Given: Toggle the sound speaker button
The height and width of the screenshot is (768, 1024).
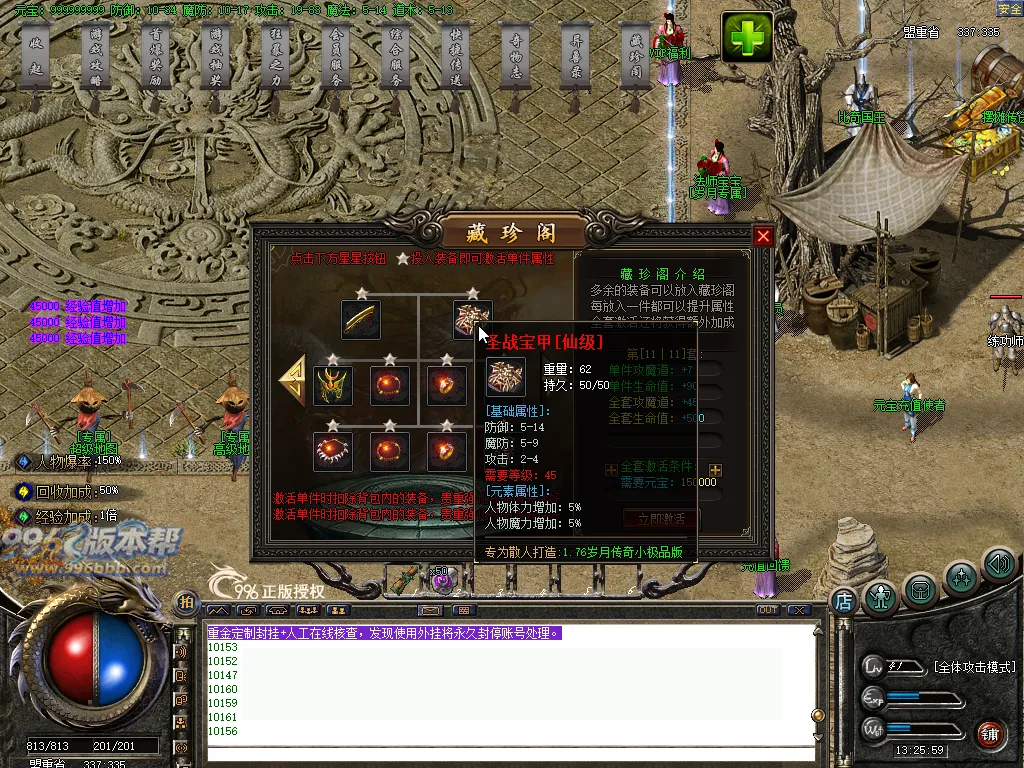Looking at the screenshot, I should pos(999,565).
